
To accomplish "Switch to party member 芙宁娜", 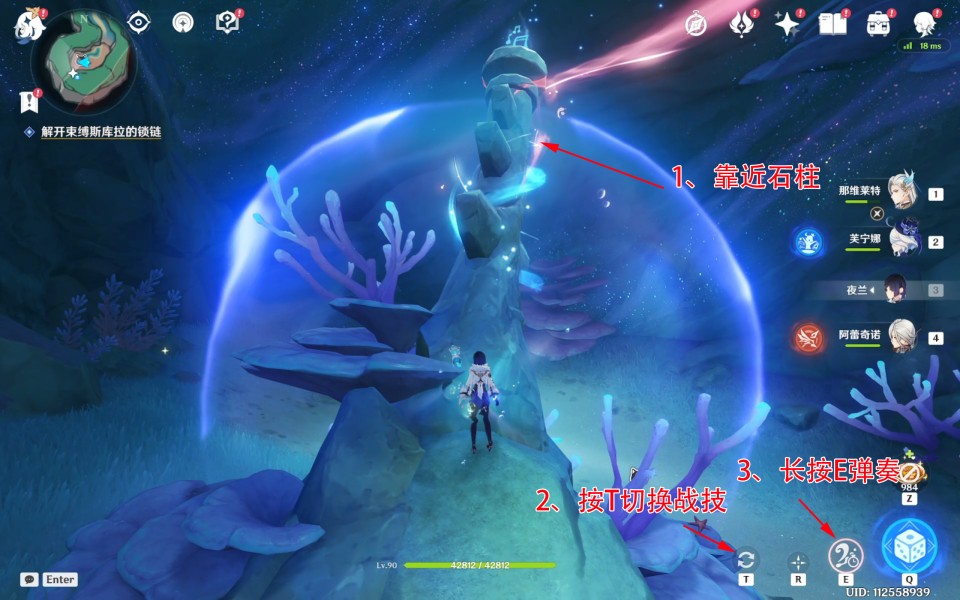I will [905, 241].
